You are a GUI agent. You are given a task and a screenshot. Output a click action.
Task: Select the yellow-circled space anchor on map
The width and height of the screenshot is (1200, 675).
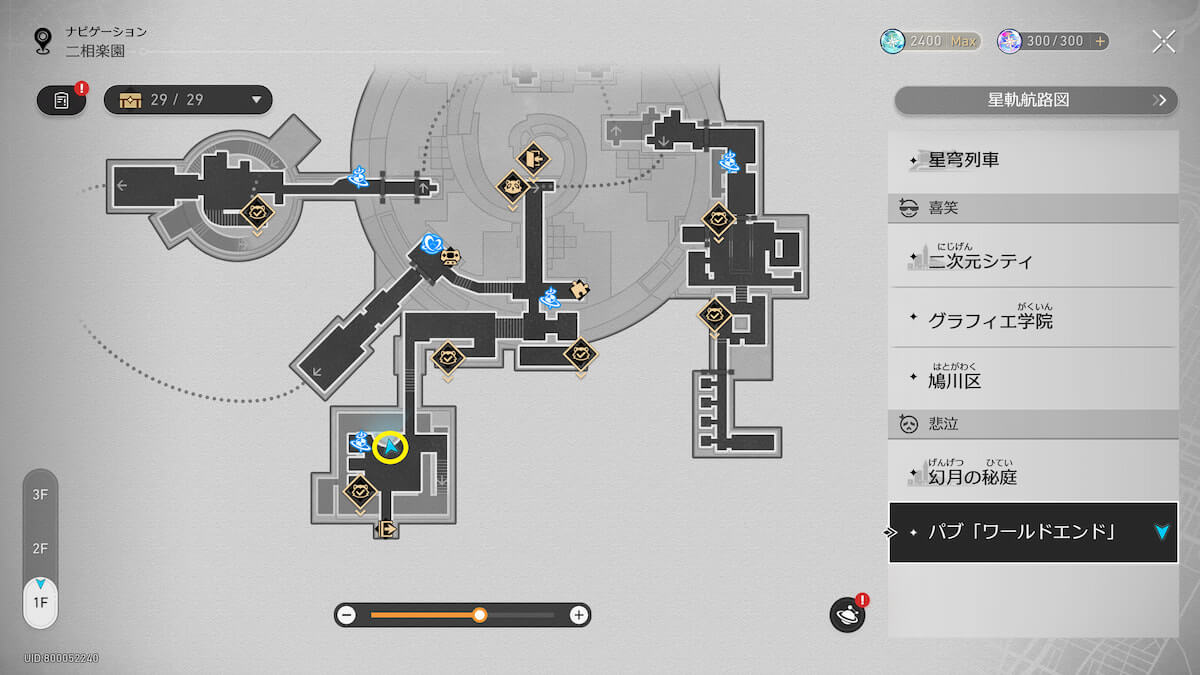click(390, 448)
